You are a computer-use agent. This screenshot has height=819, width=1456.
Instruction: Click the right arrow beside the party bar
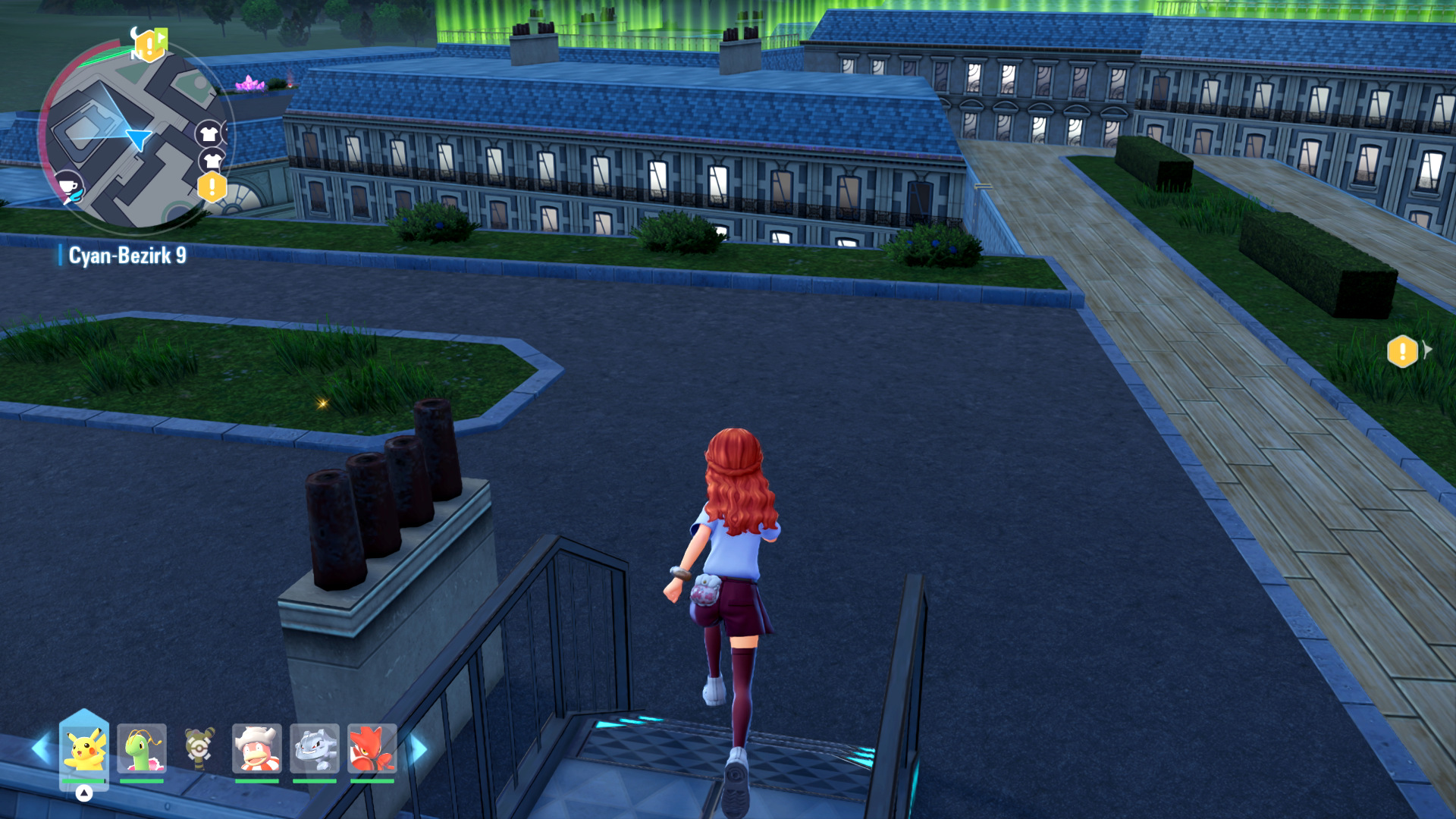click(x=419, y=749)
